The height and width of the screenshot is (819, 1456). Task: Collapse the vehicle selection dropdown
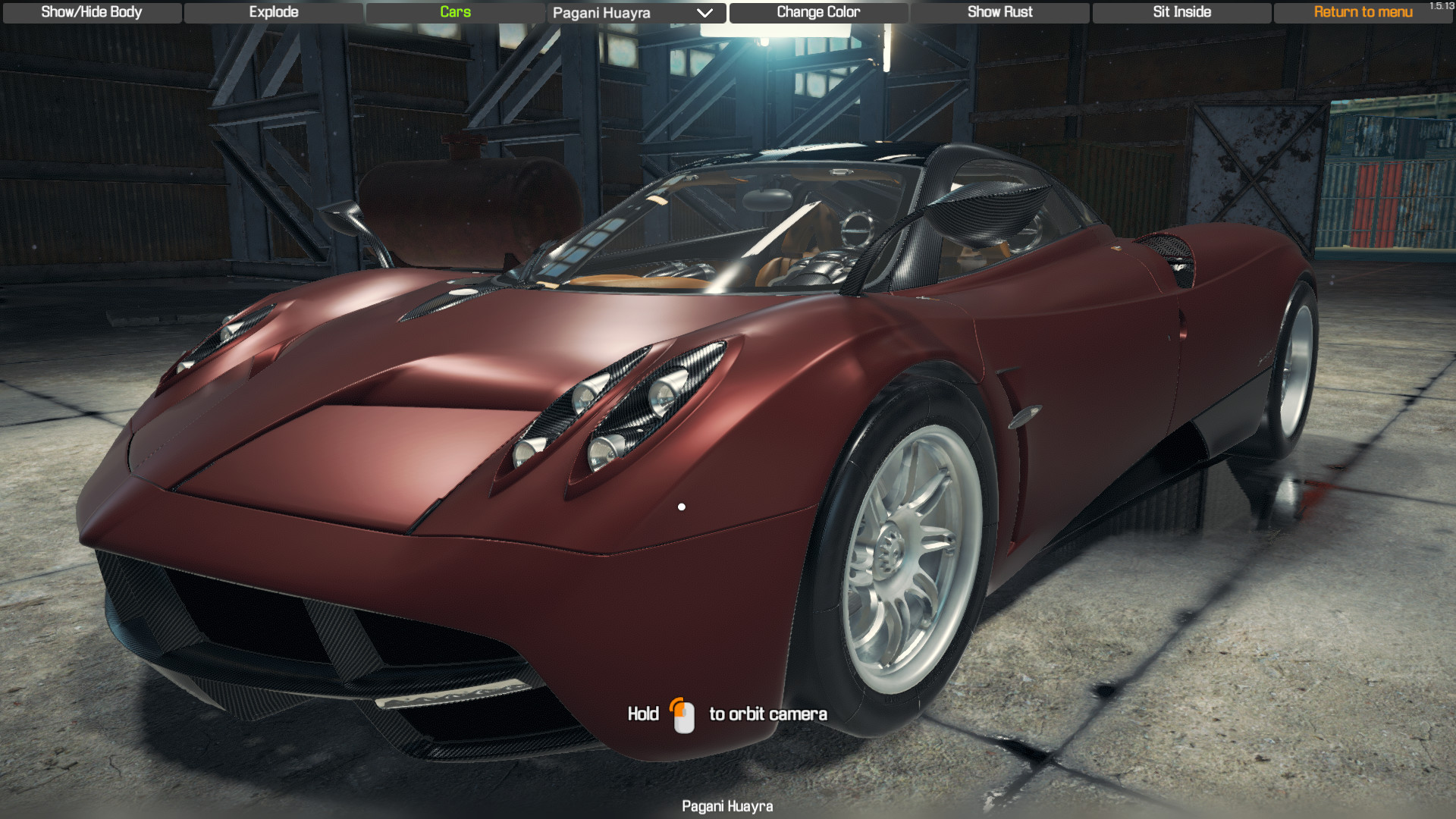(706, 13)
